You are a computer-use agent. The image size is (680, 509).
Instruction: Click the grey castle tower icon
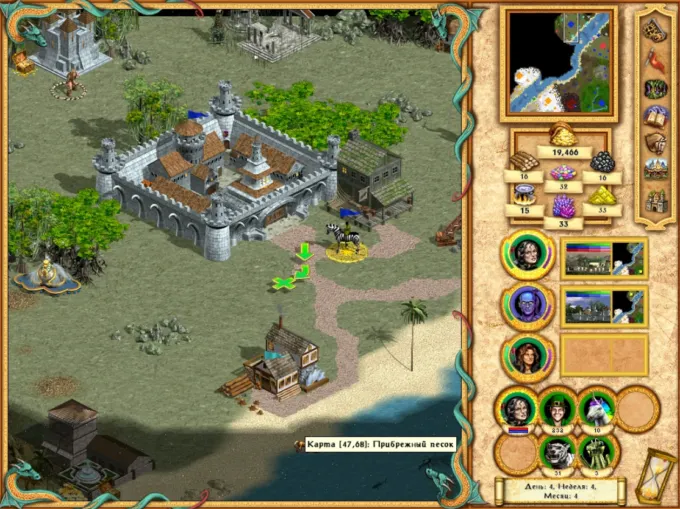pyautogui.click(x=656, y=200)
